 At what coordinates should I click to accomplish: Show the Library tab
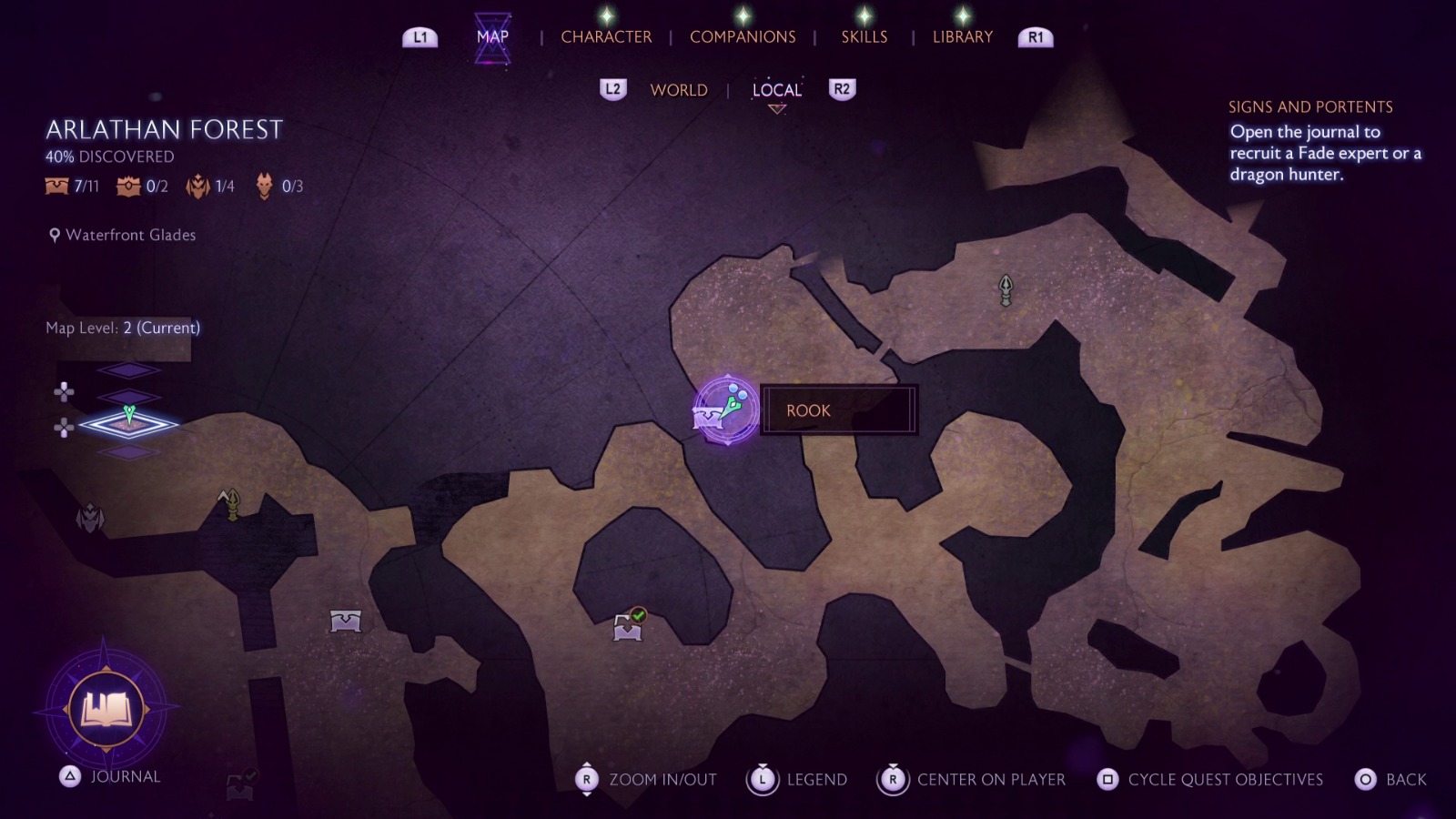coord(962,37)
